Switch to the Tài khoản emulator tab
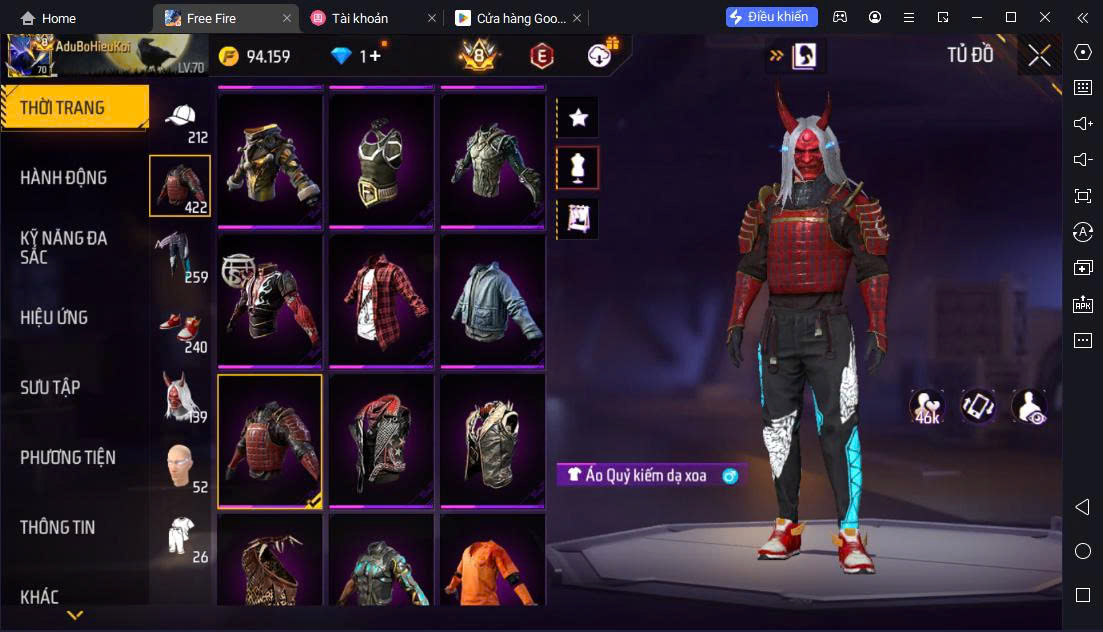Image resolution: width=1103 pixels, height=632 pixels. coord(364,18)
